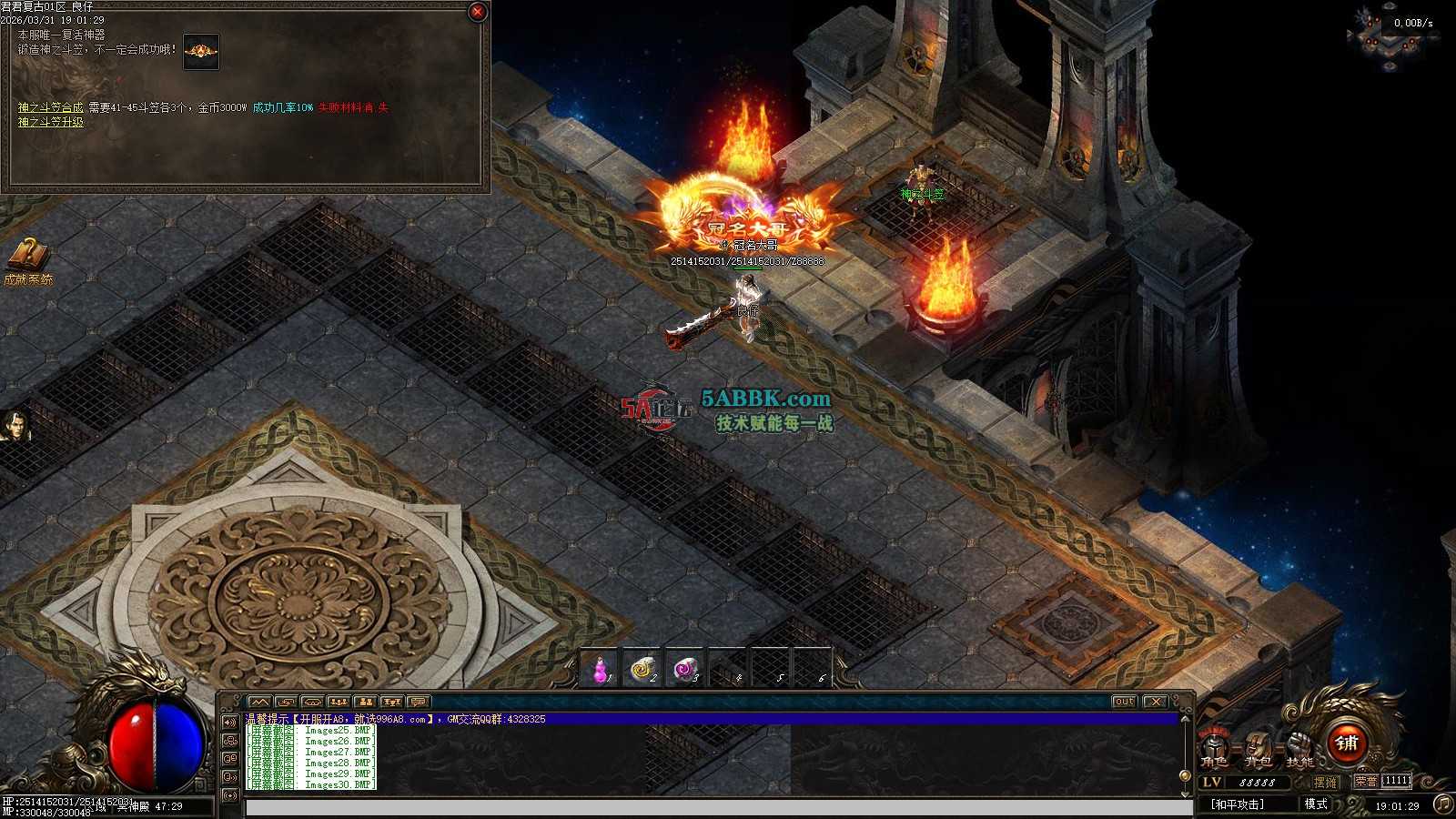Click the 摆摊 stall button
This screenshot has width=1456, height=819.
point(1326,782)
